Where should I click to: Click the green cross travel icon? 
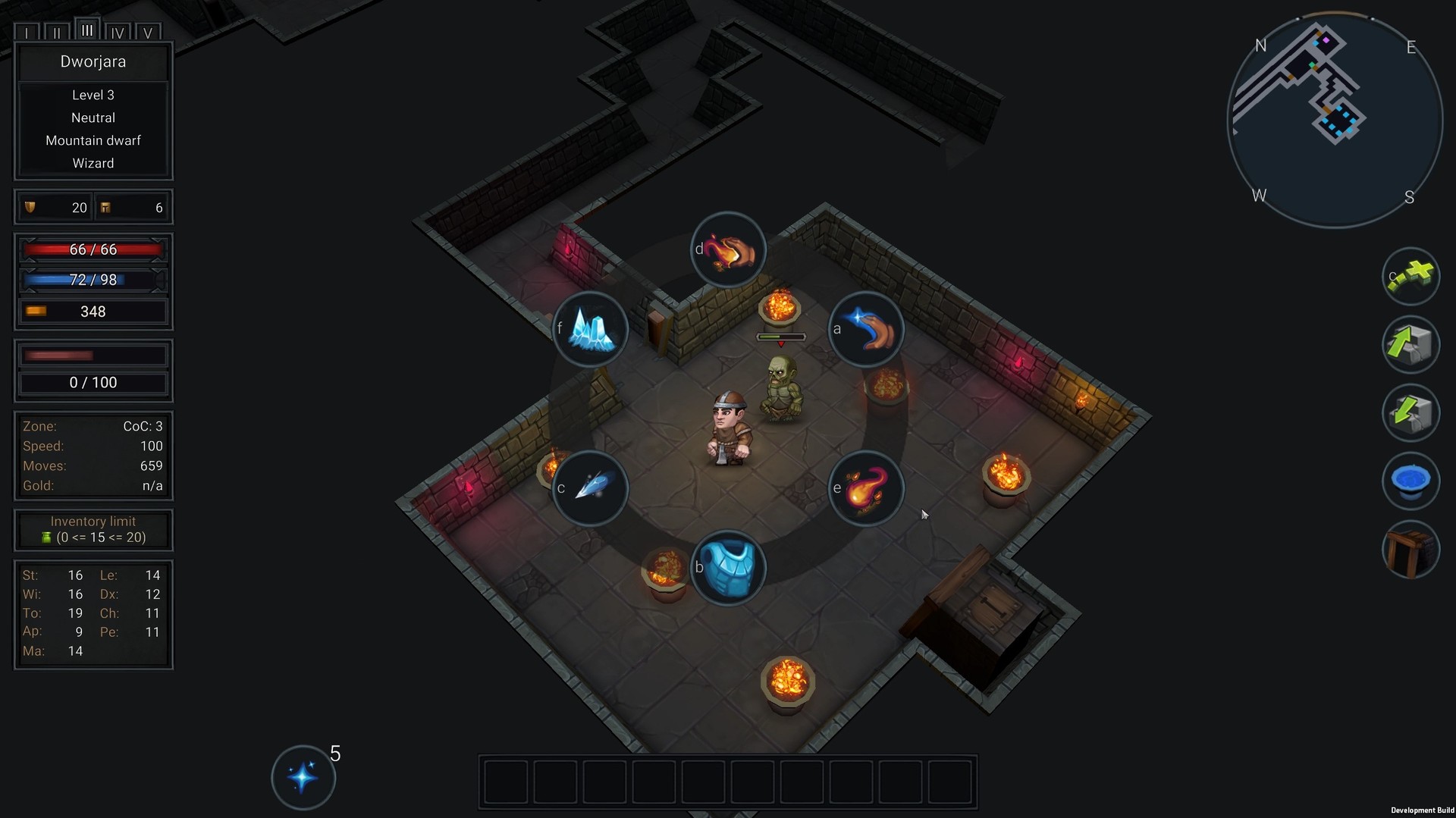[1410, 277]
